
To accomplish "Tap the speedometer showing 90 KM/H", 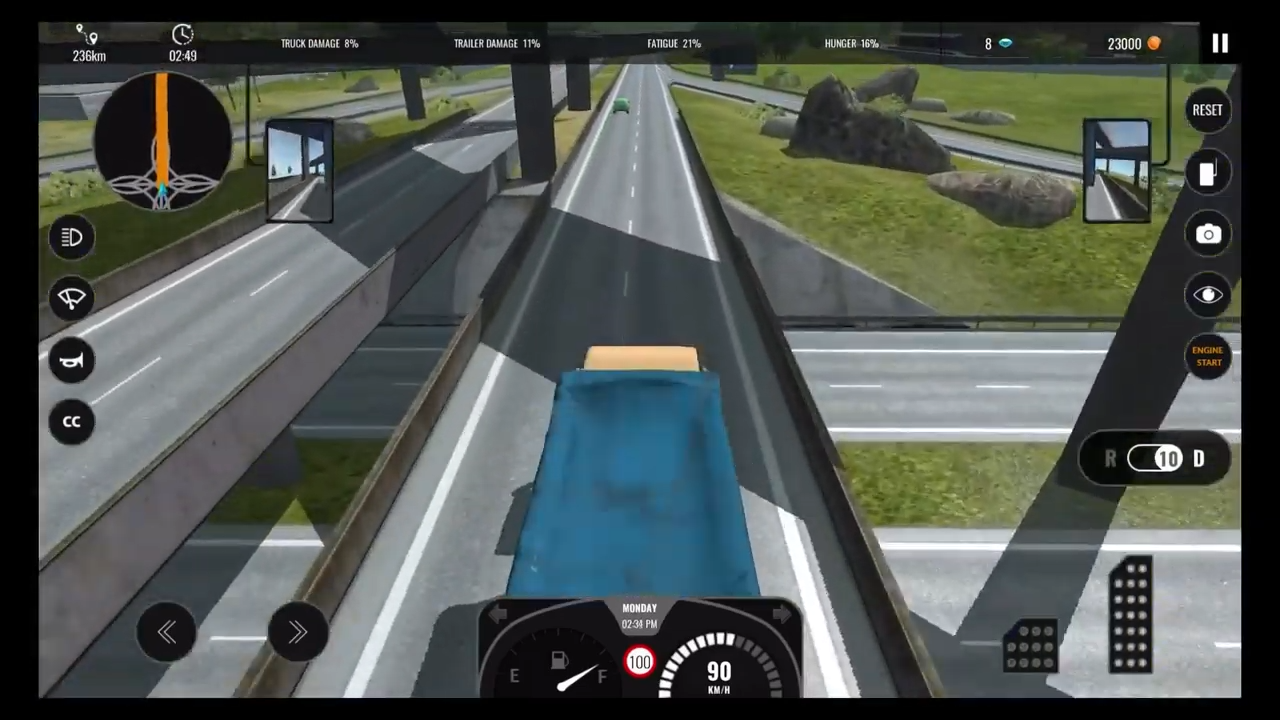I will [718, 670].
